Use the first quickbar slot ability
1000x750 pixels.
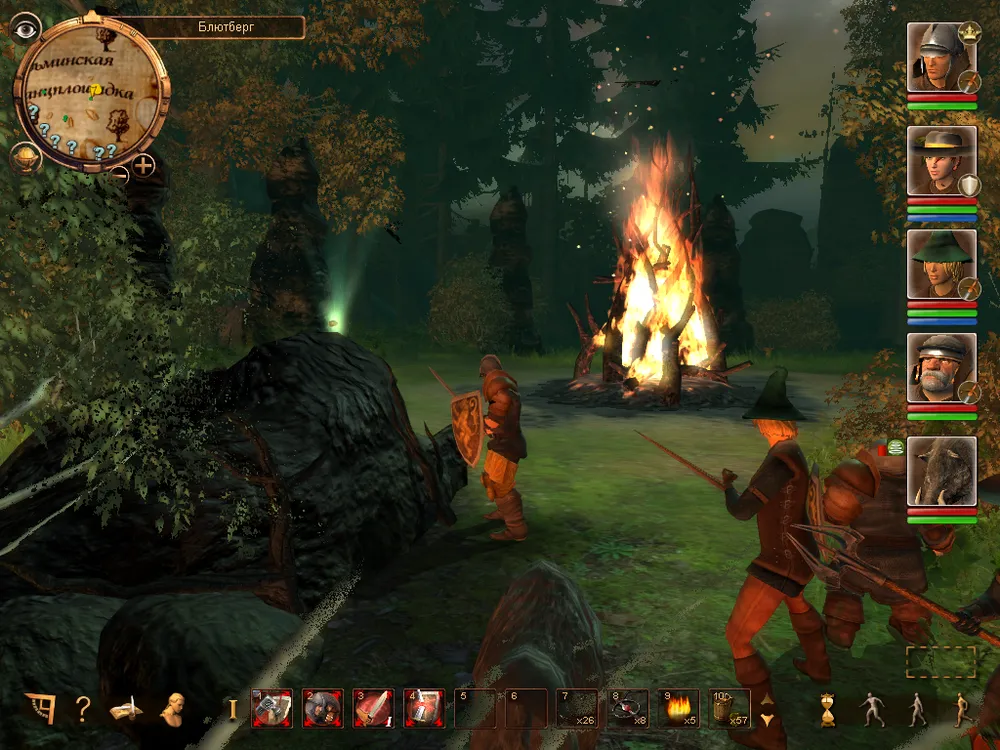272,708
